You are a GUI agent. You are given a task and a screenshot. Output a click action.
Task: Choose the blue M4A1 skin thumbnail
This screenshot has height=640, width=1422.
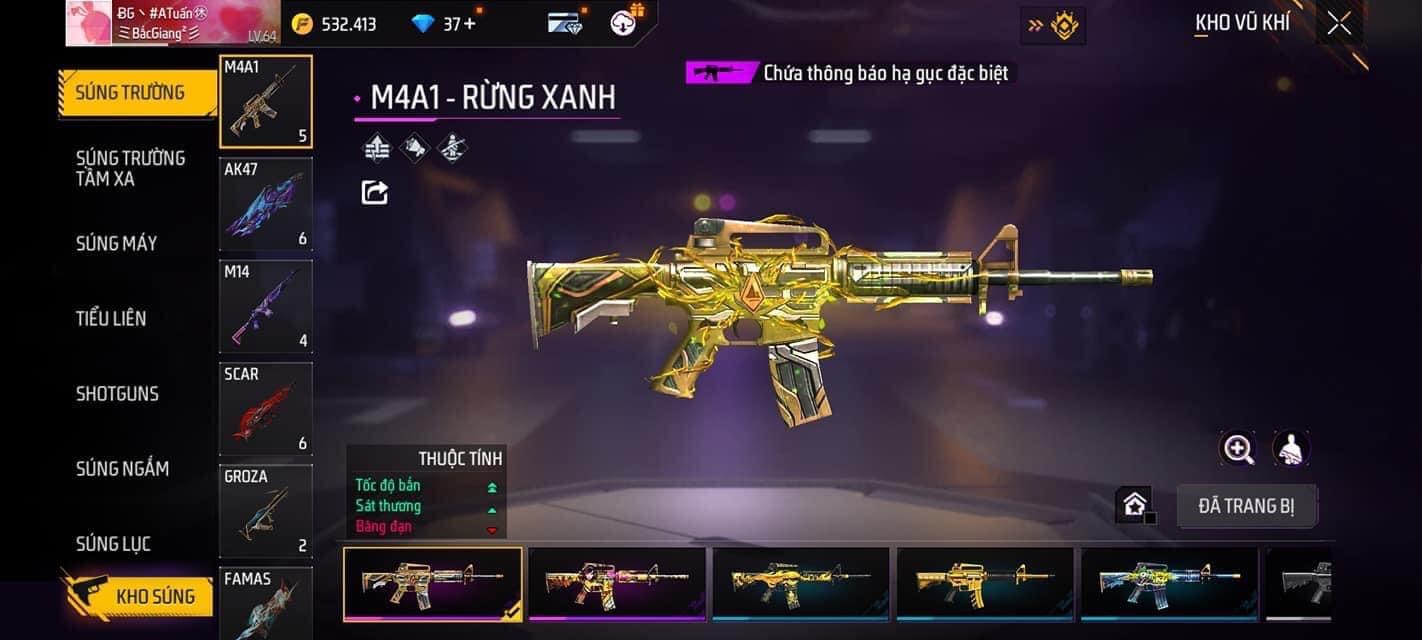click(1169, 583)
